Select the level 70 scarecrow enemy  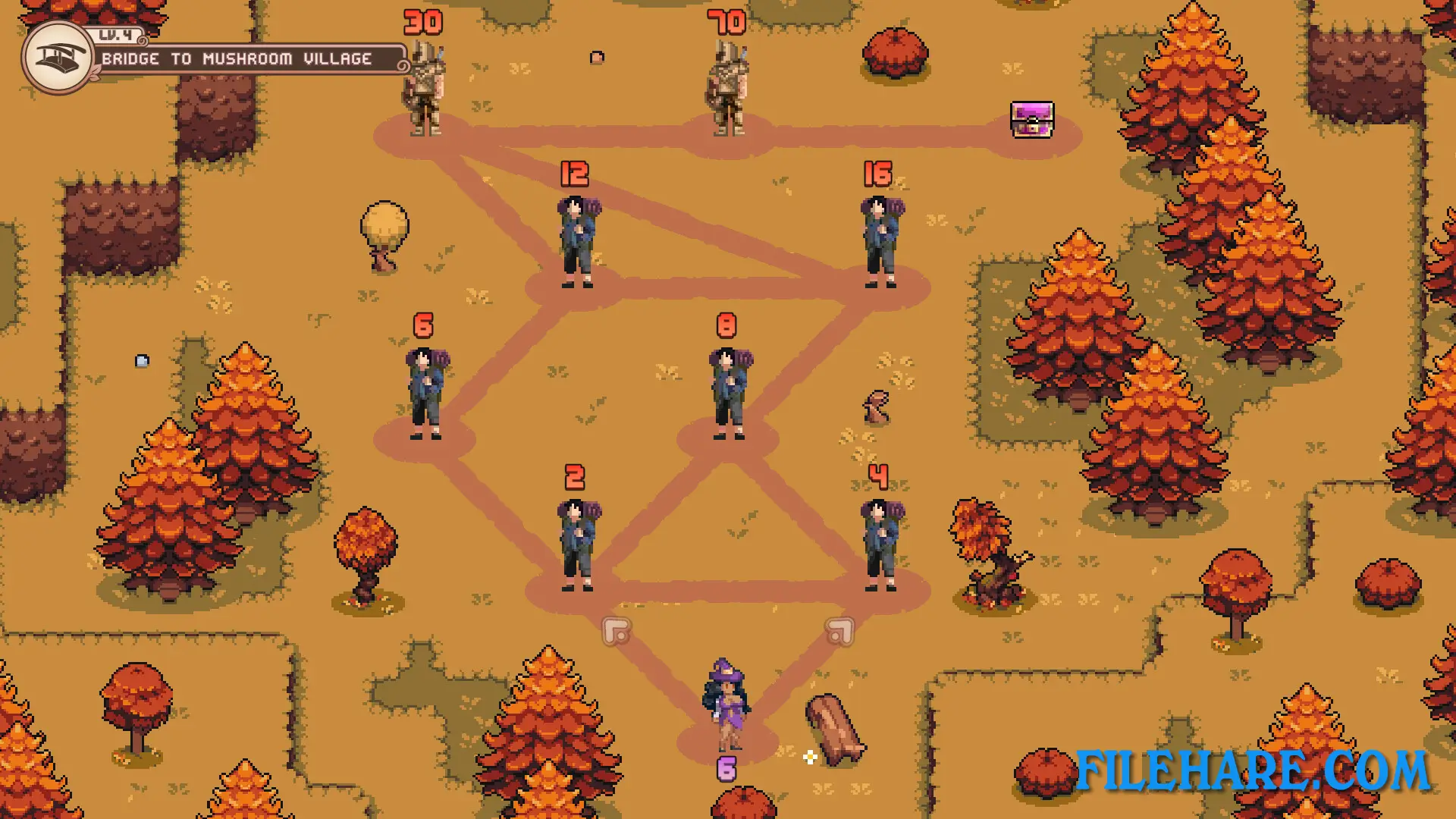[726, 87]
